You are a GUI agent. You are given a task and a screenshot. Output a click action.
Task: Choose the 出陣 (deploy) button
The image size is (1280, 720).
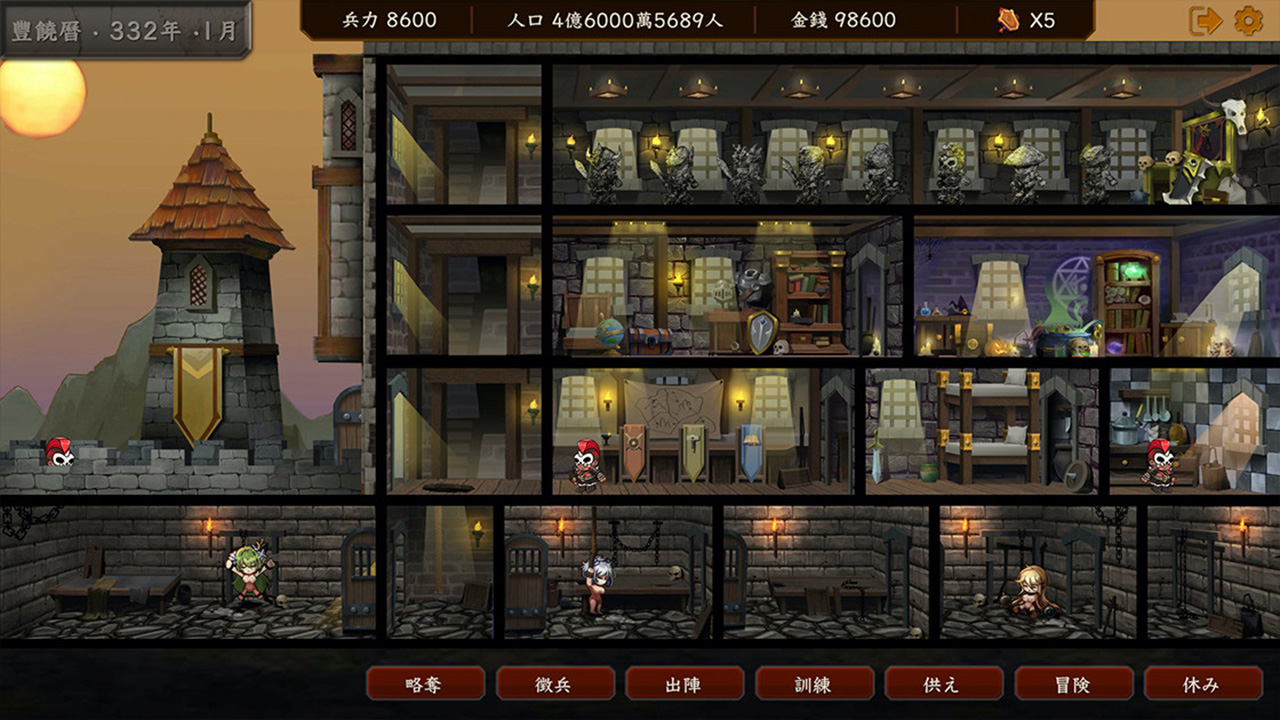pyautogui.click(x=684, y=684)
